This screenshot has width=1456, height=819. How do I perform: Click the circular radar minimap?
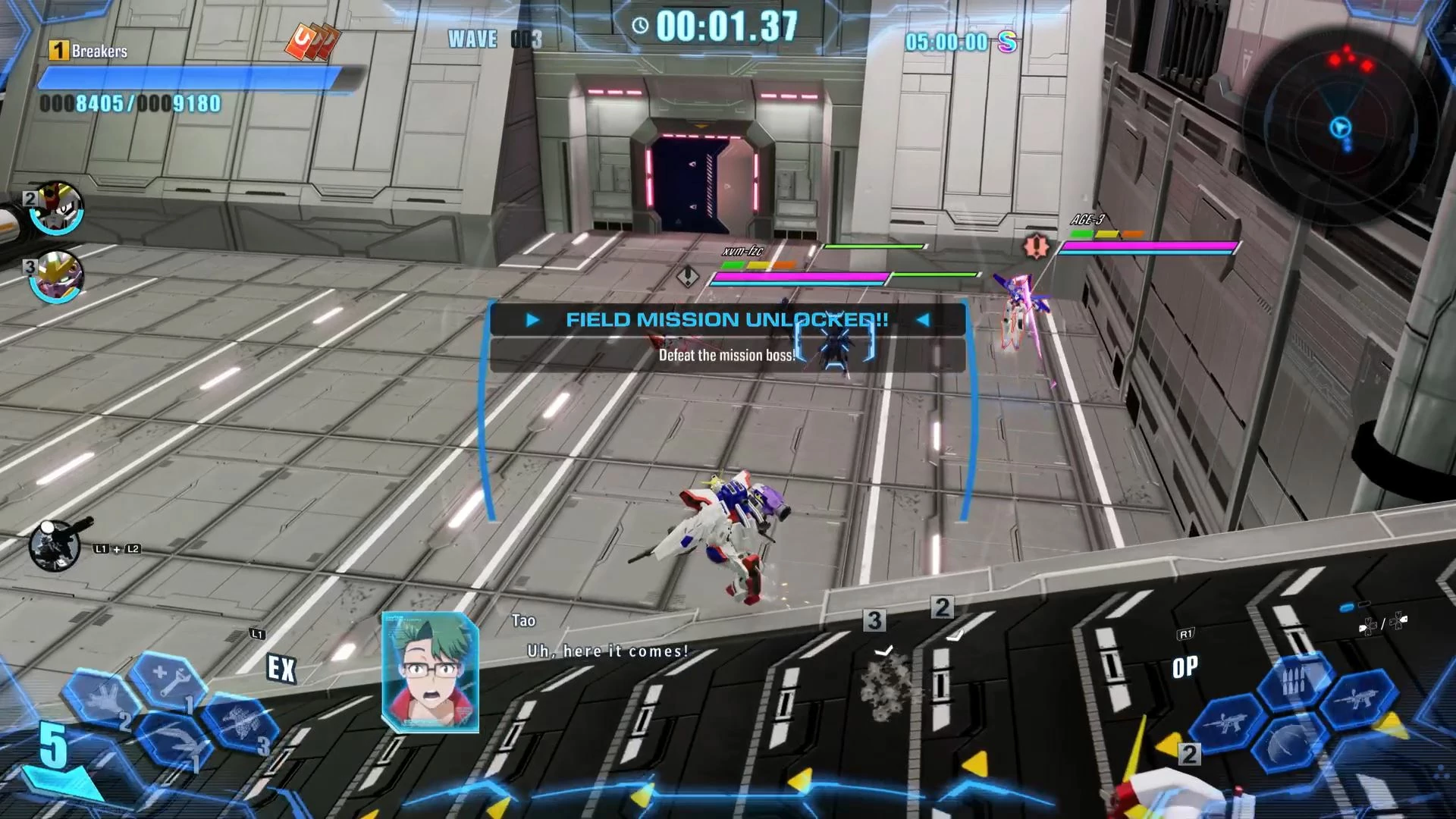(x=1341, y=125)
